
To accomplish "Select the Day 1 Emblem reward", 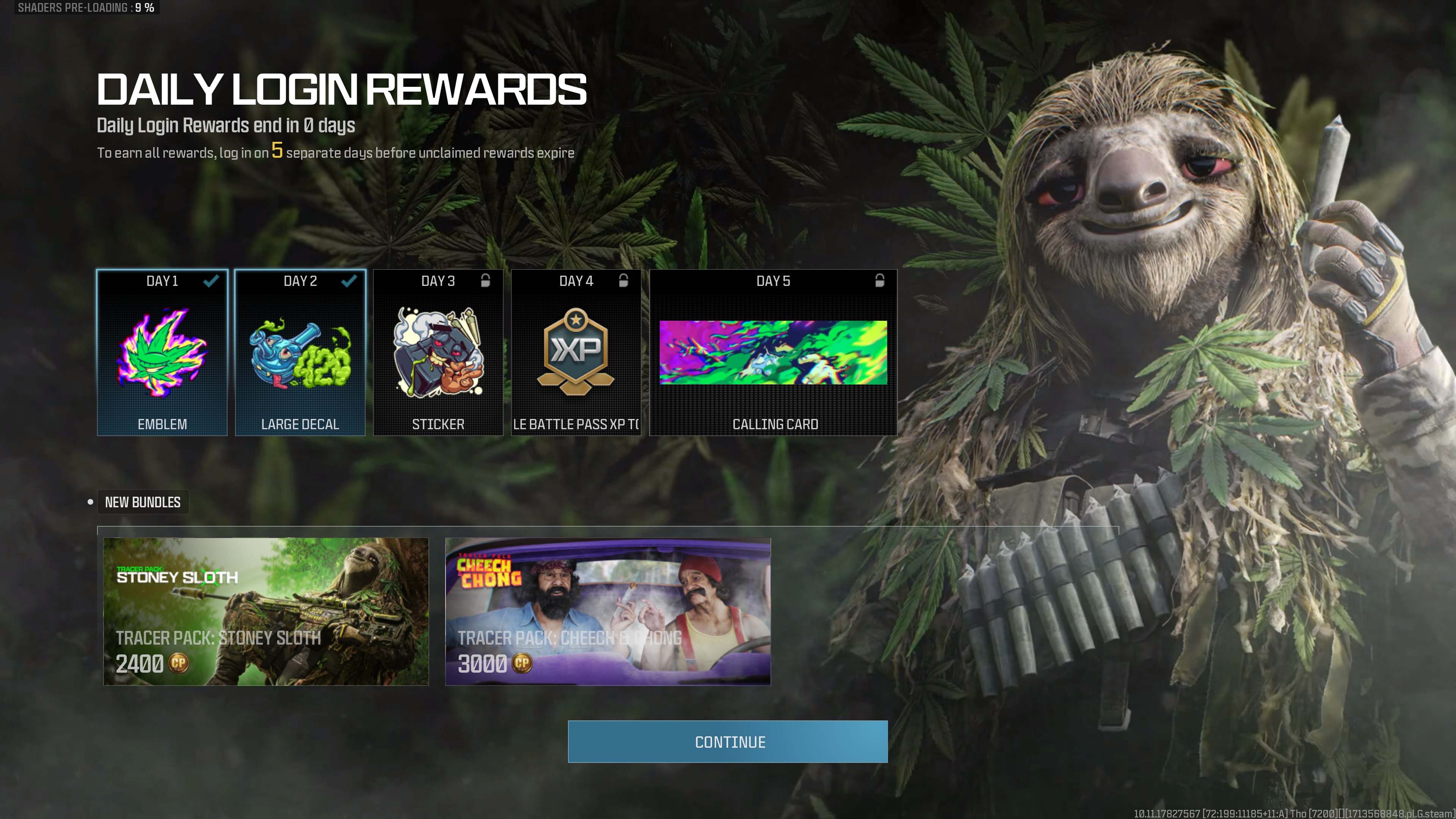I will point(162,353).
